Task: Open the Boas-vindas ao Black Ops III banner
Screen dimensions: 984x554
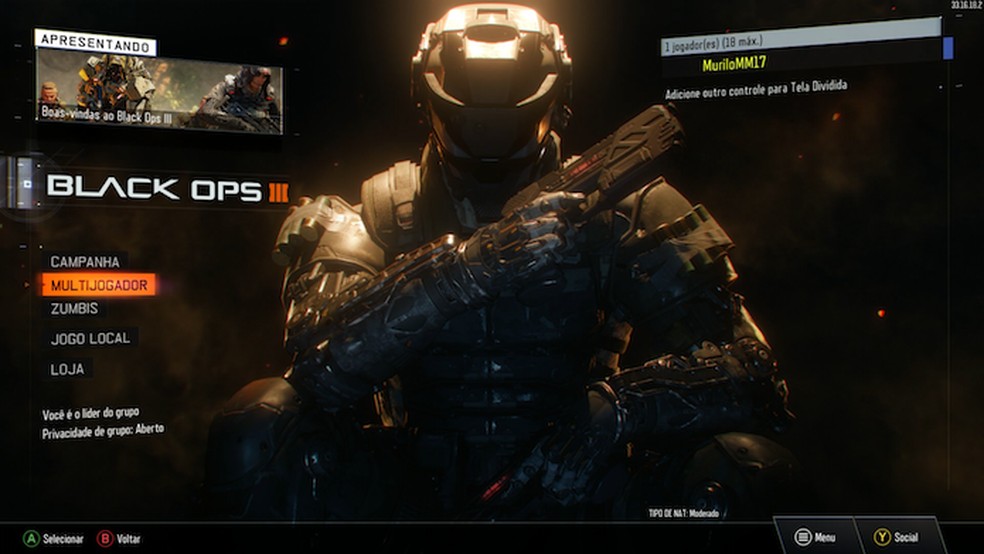Action: 159,91
